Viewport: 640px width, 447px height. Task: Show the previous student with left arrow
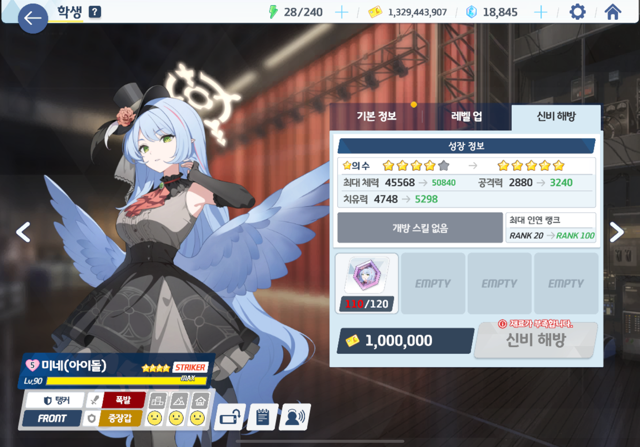click(x=23, y=232)
